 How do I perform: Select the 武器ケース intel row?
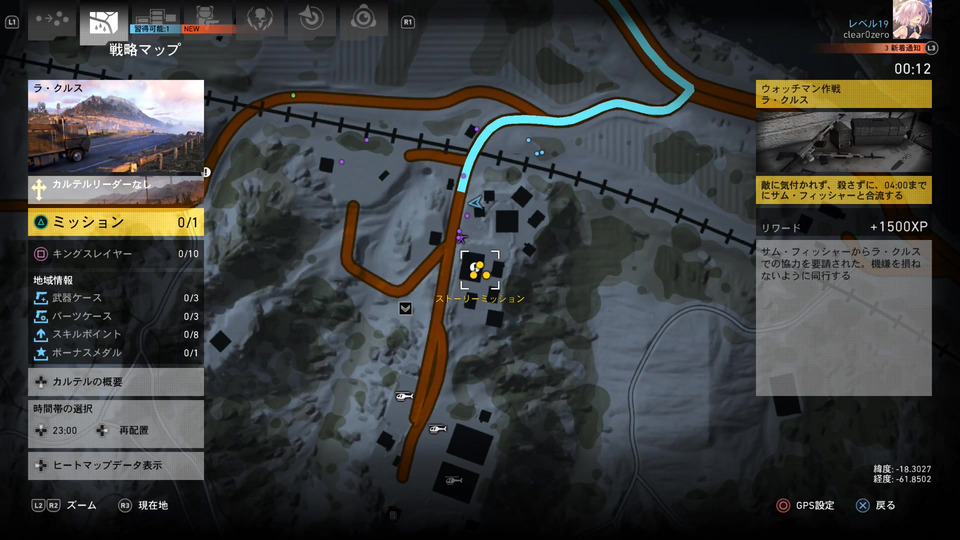pos(115,298)
